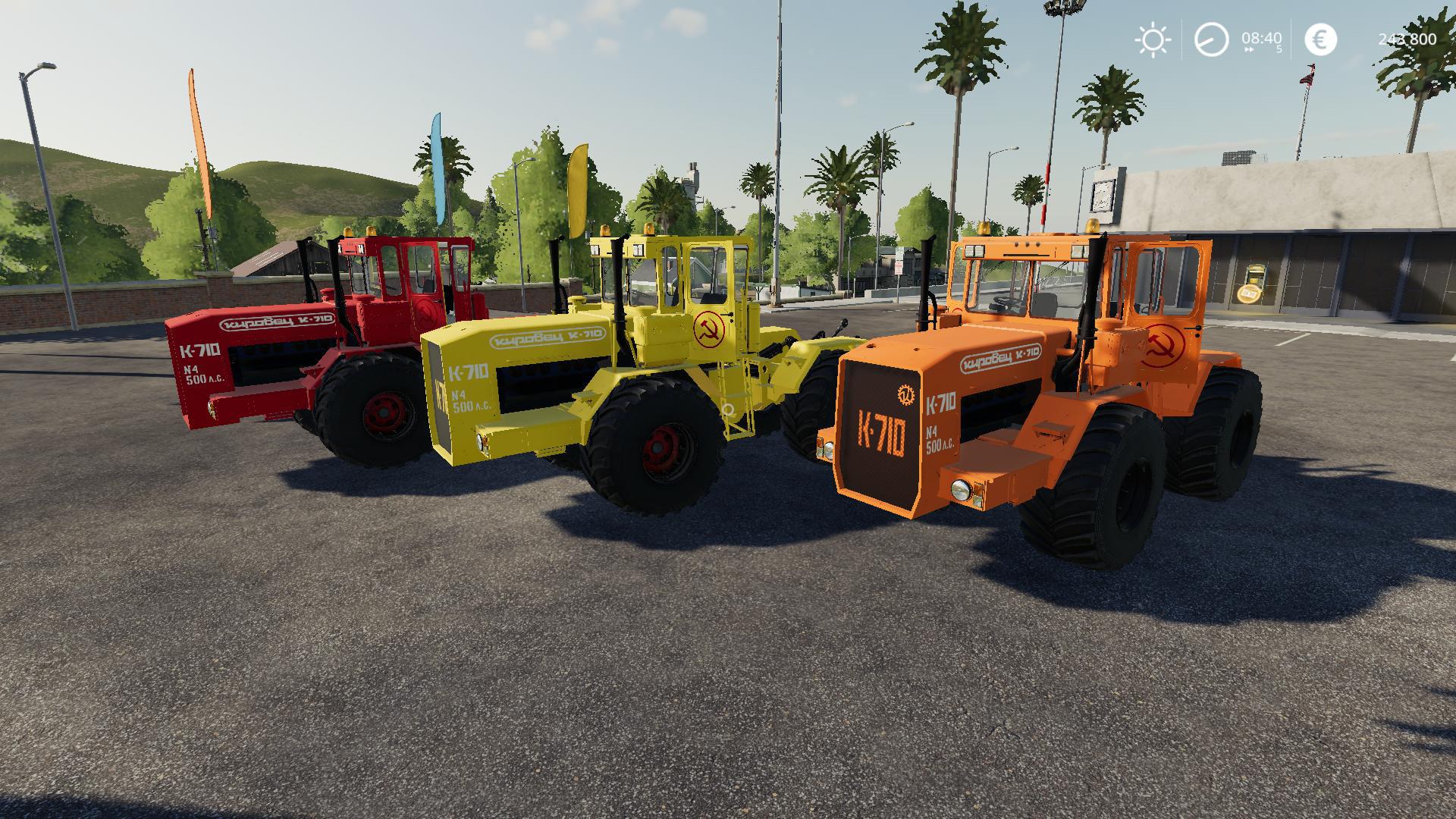Screen dimensions: 1456x819
Task: Click the euro coin currency icon
Action: (x=1319, y=38)
